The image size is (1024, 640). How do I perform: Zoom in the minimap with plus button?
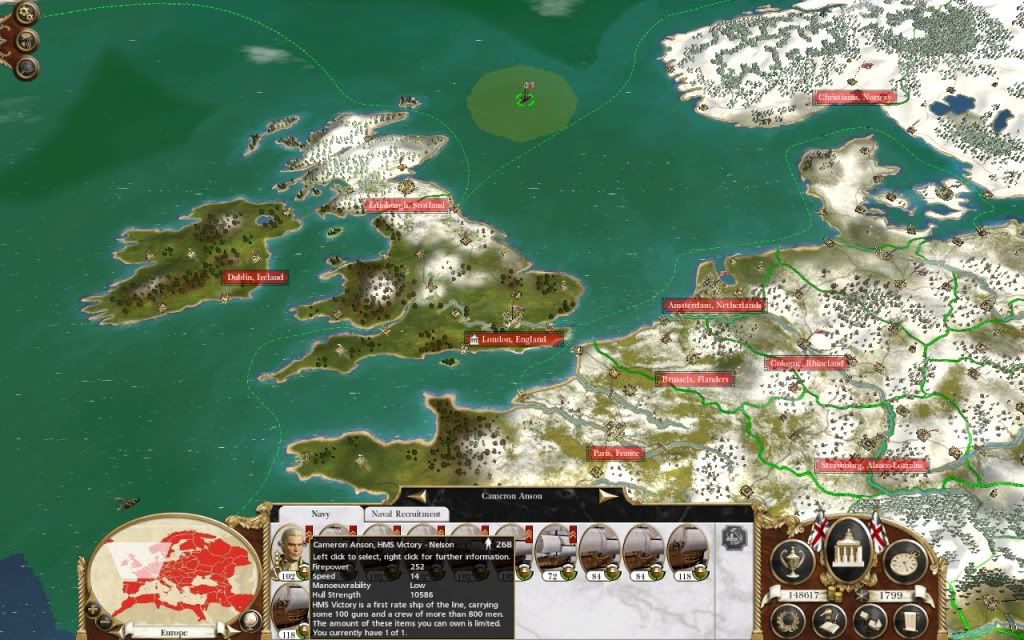[92, 608]
